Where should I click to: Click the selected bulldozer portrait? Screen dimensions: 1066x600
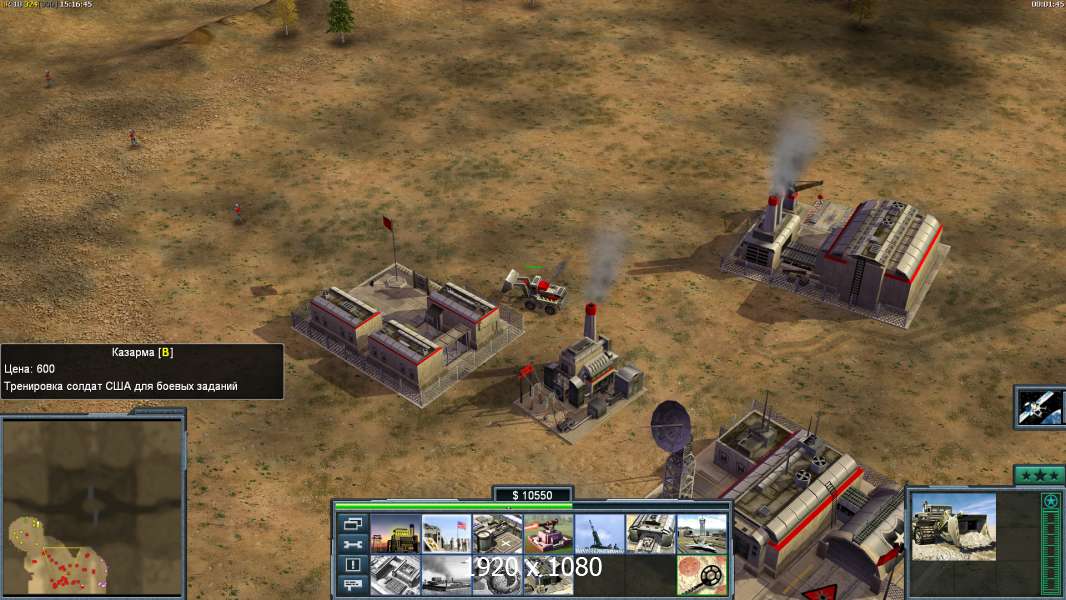coord(953,526)
